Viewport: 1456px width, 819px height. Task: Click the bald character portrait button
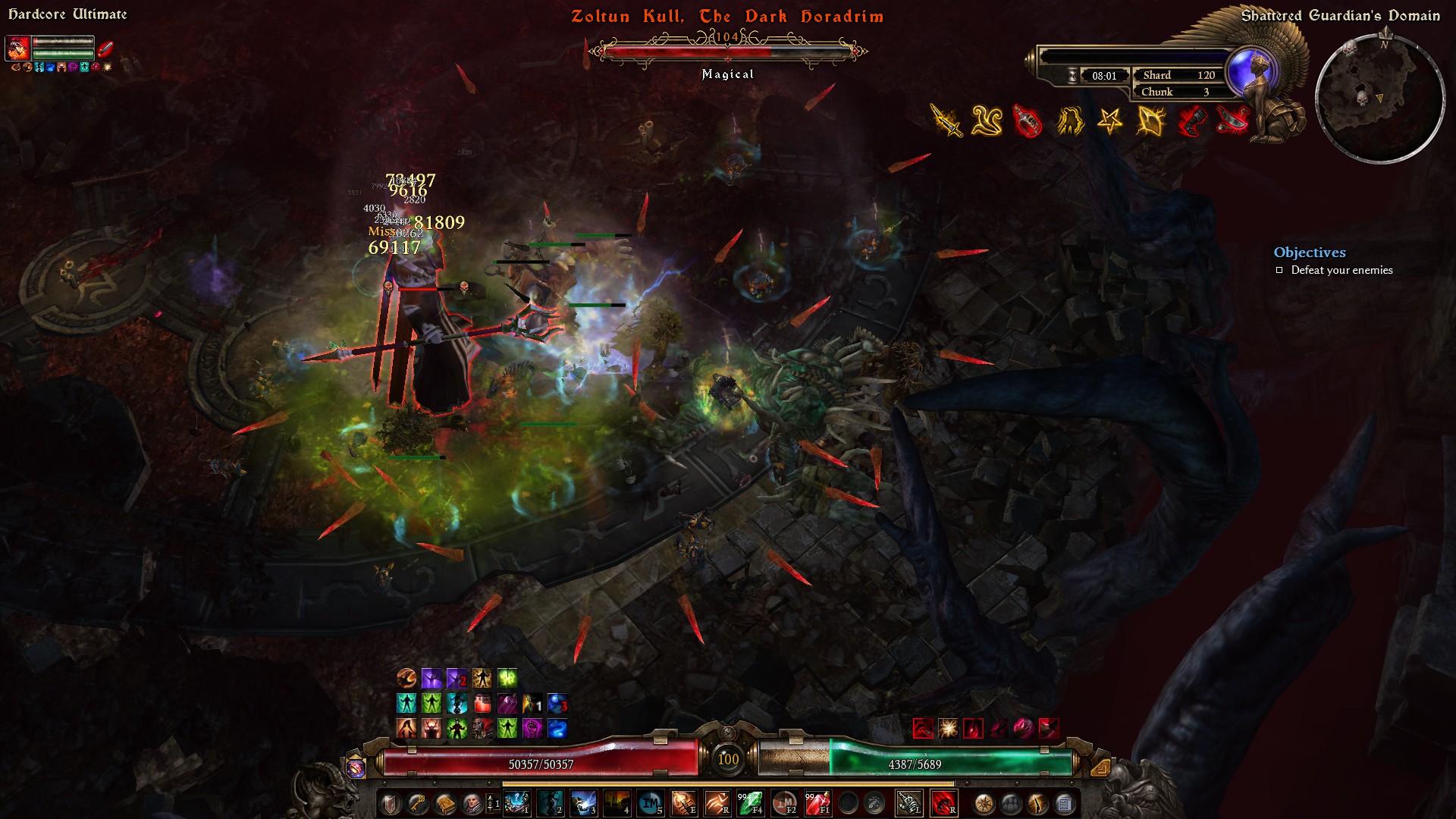472,803
